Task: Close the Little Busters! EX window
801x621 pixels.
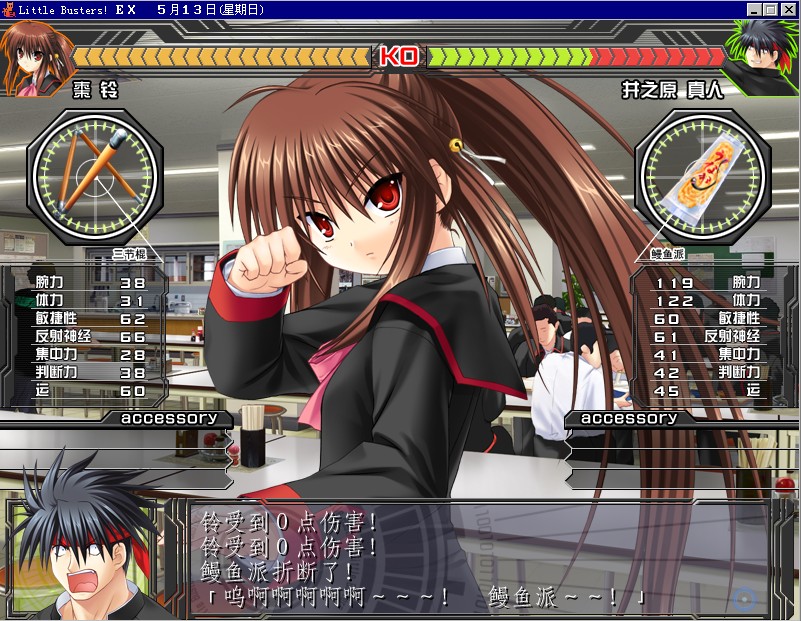Action: 788,9
